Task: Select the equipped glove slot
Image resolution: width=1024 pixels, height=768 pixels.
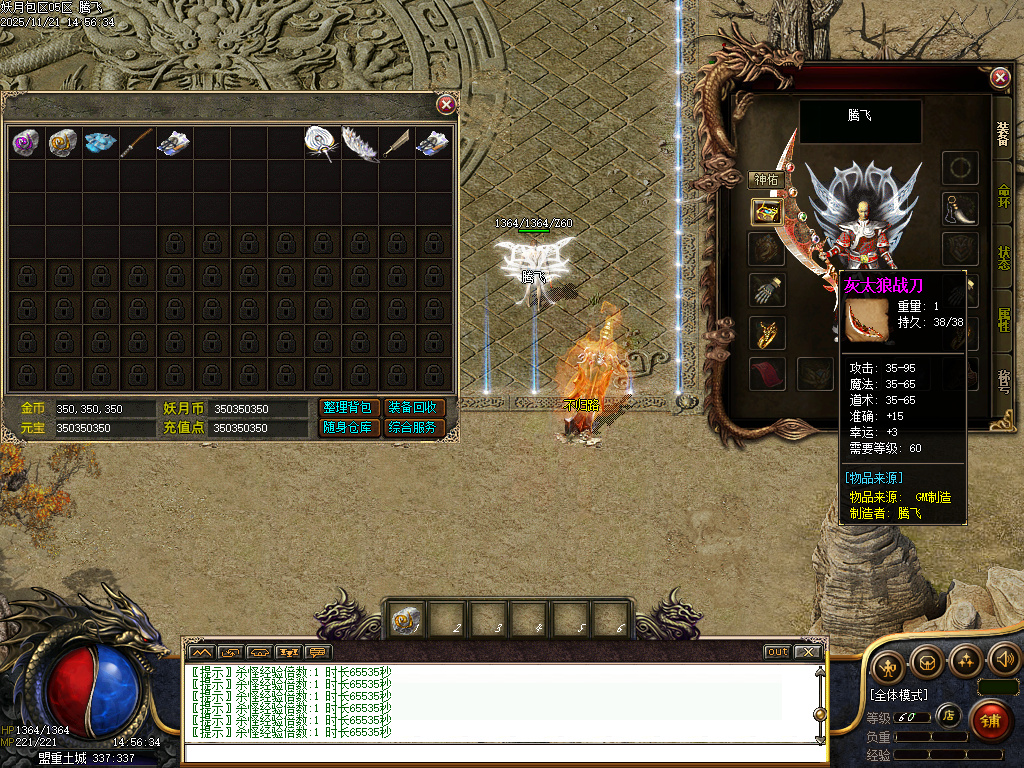Action: pyautogui.click(x=767, y=290)
